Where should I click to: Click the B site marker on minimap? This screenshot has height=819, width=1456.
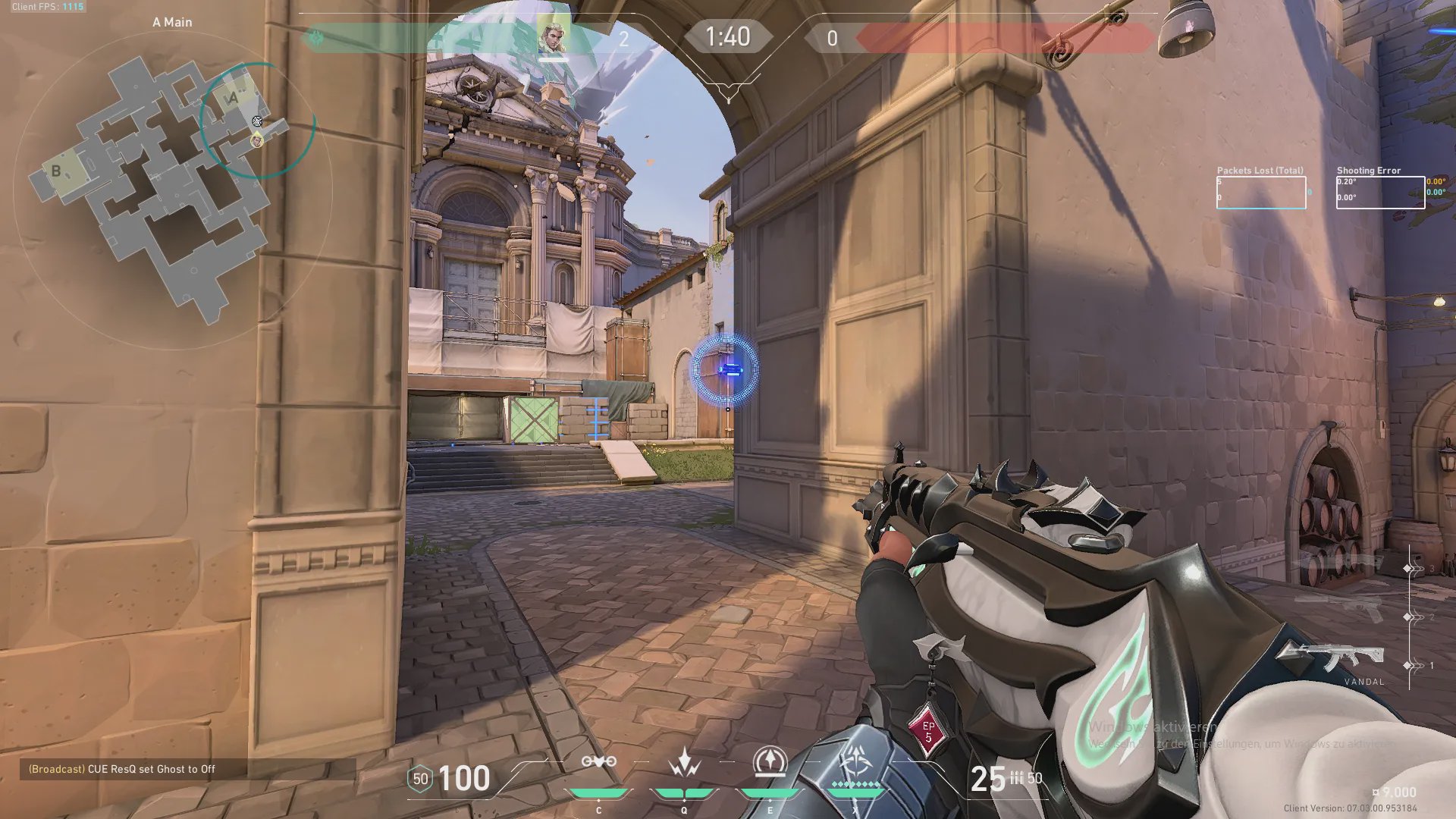pyautogui.click(x=56, y=171)
